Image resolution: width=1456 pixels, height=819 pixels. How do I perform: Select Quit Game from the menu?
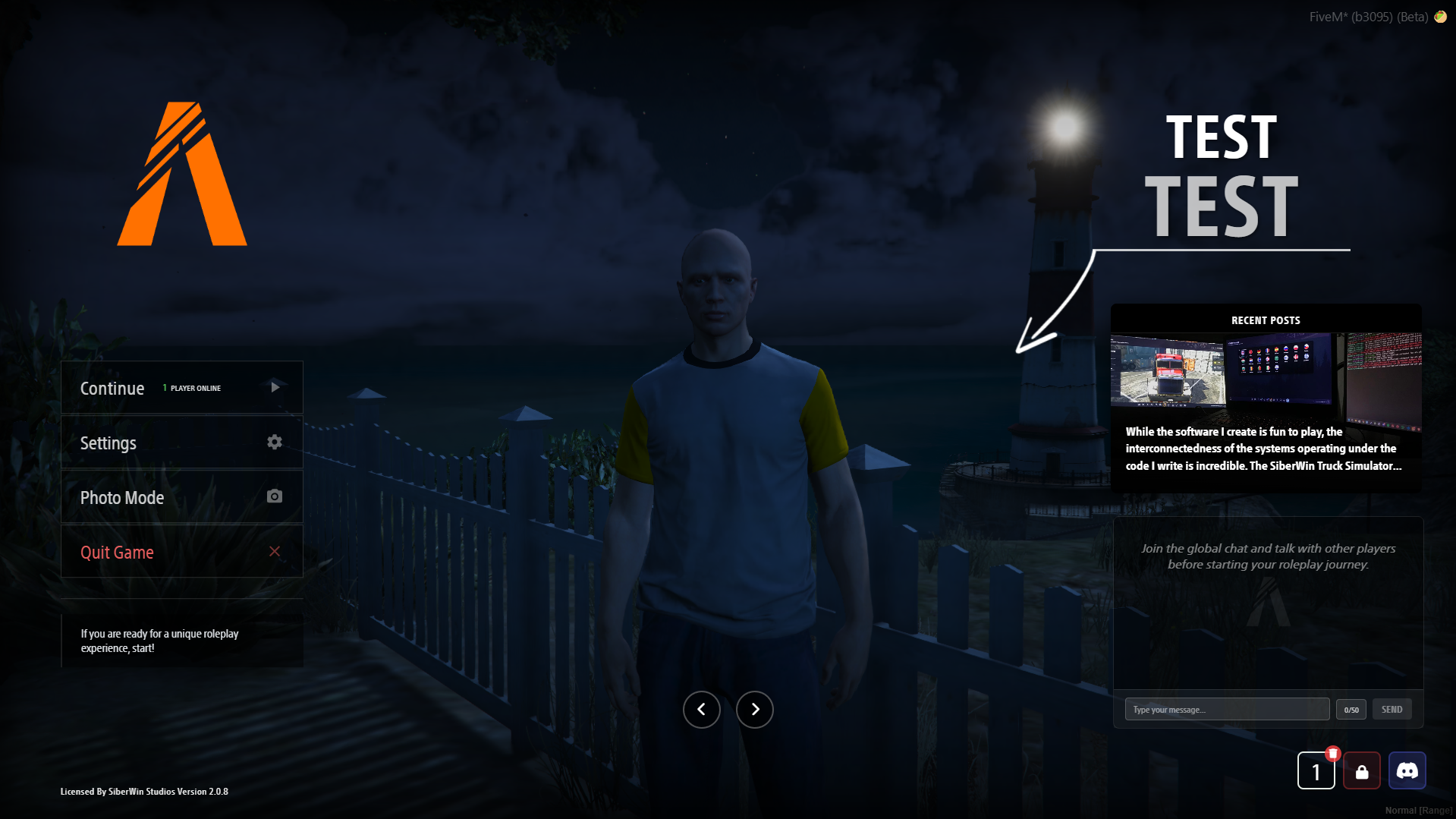tap(116, 552)
